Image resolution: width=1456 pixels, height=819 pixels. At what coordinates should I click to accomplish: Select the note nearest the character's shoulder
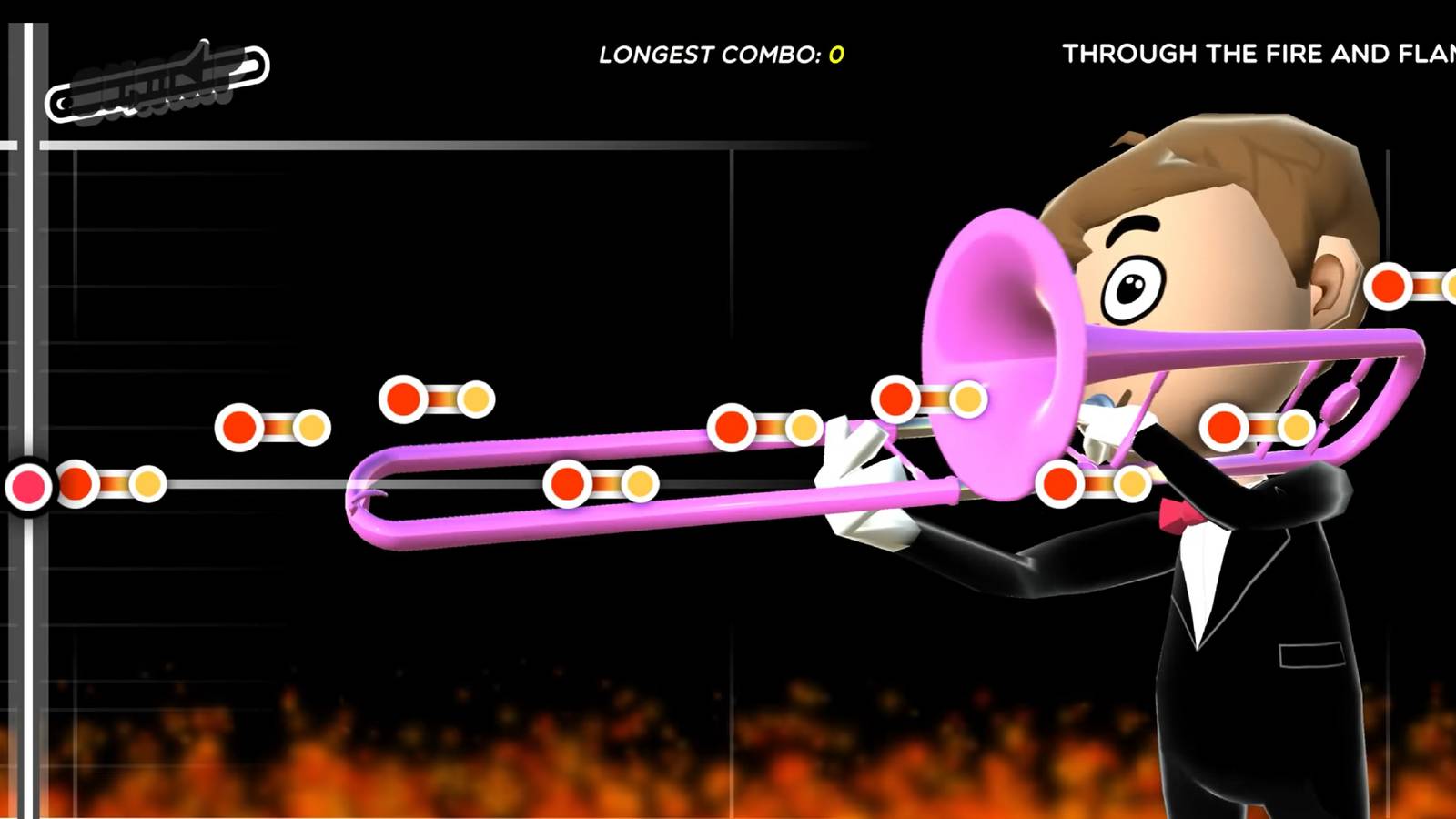pyautogui.click(x=1224, y=423)
